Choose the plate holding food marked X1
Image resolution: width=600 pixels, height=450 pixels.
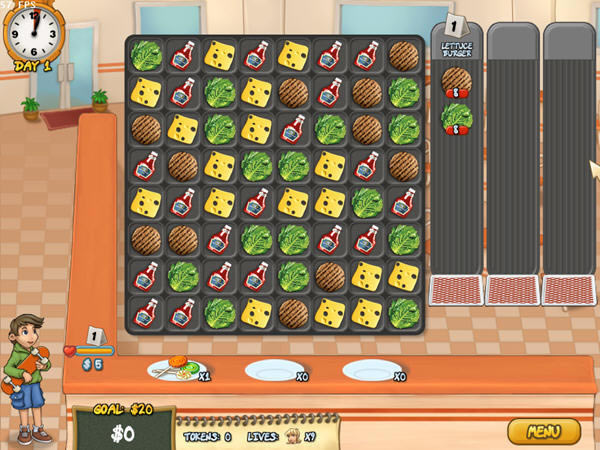(x=171, y=371)
